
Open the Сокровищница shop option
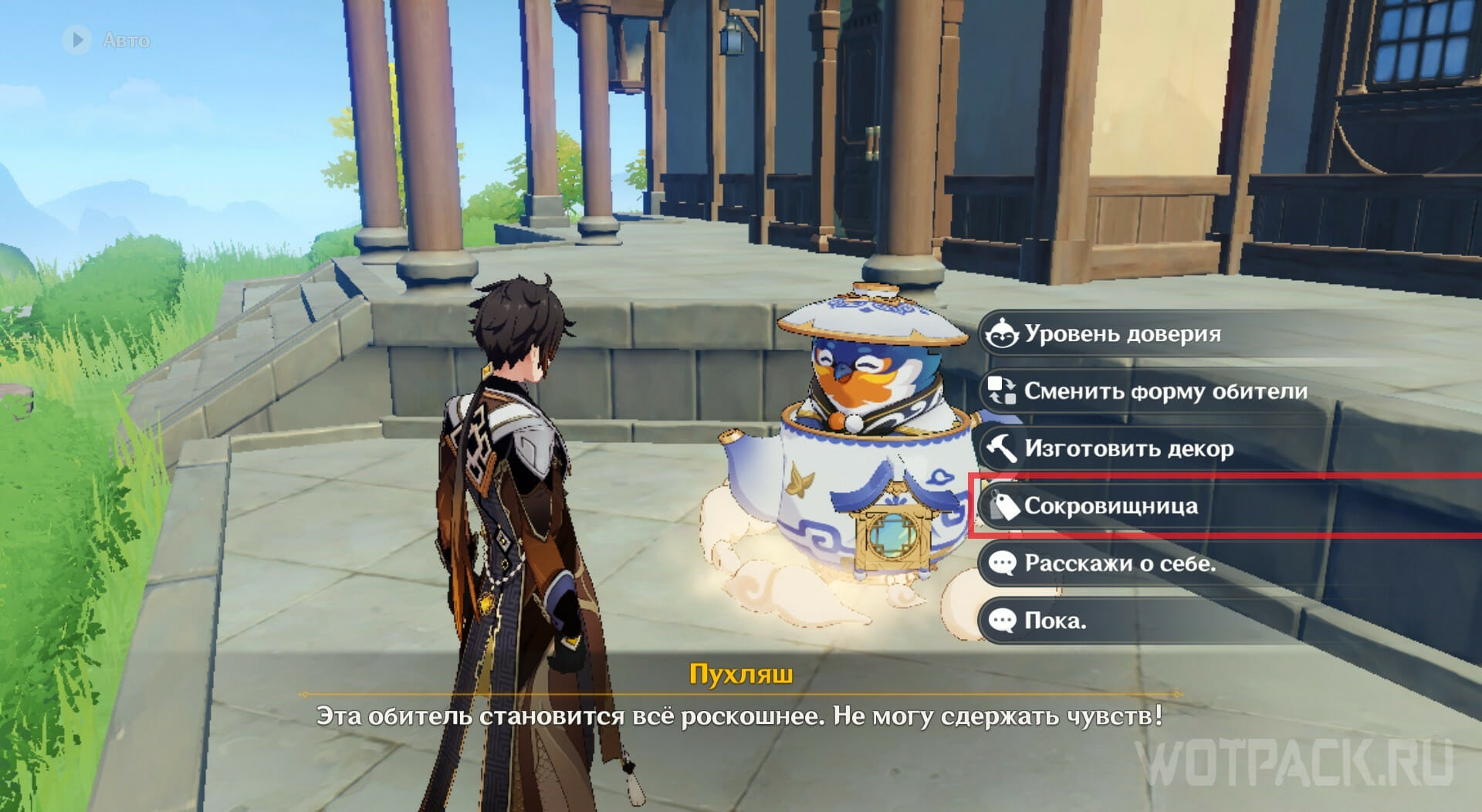coord(1111,506)
